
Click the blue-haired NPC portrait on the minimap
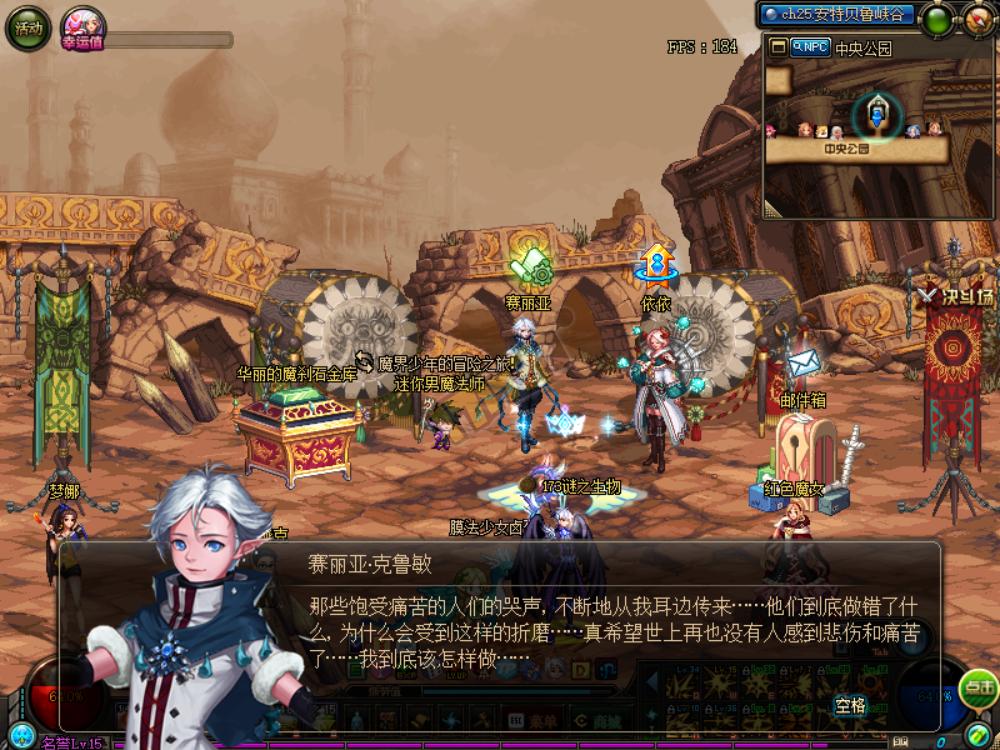click(912, 130)
